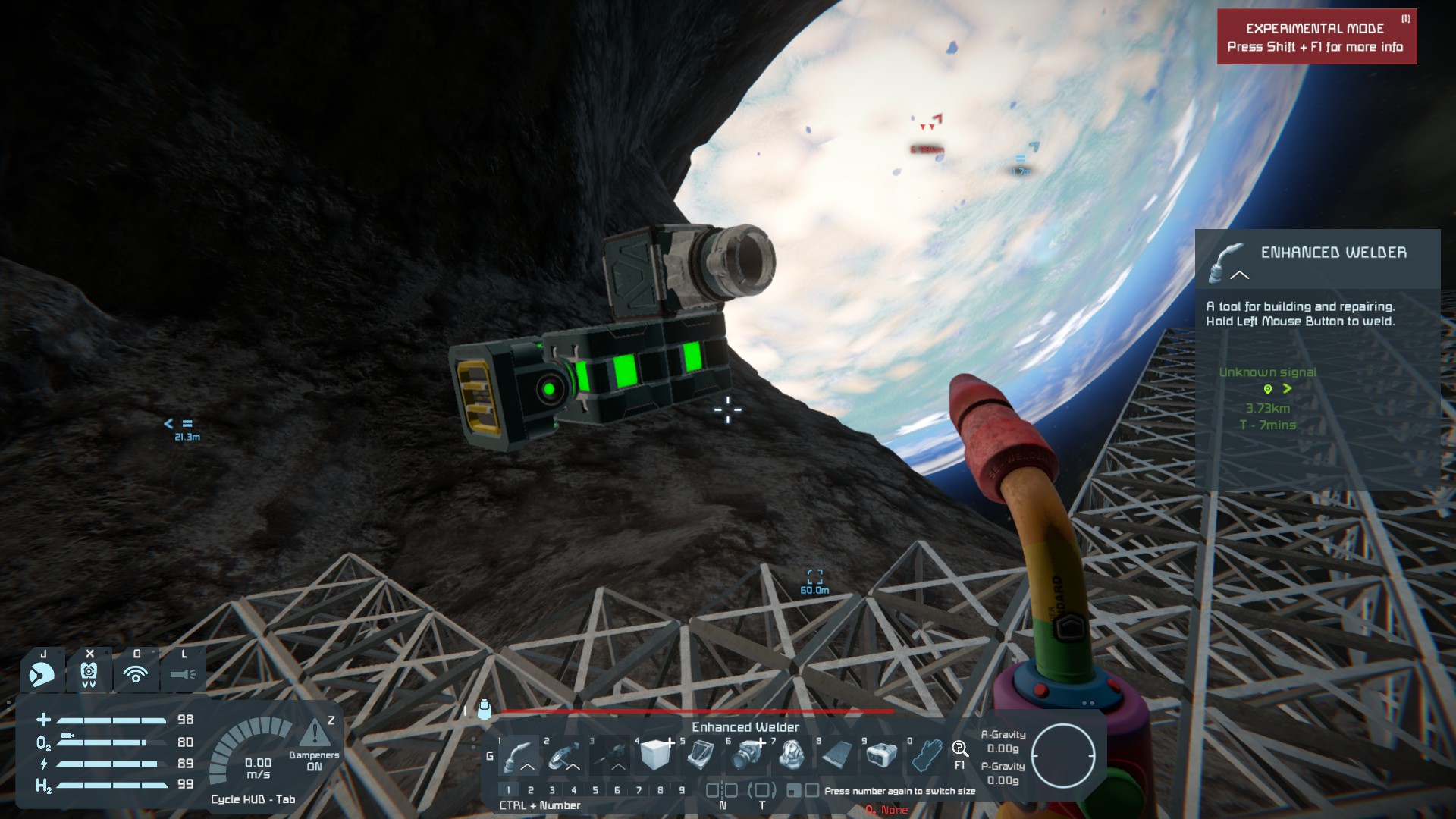This screenshot has width=1456, height=819.
Task: Equip the grinder in hotbar slot 2
Action: [x=563, y=755]
